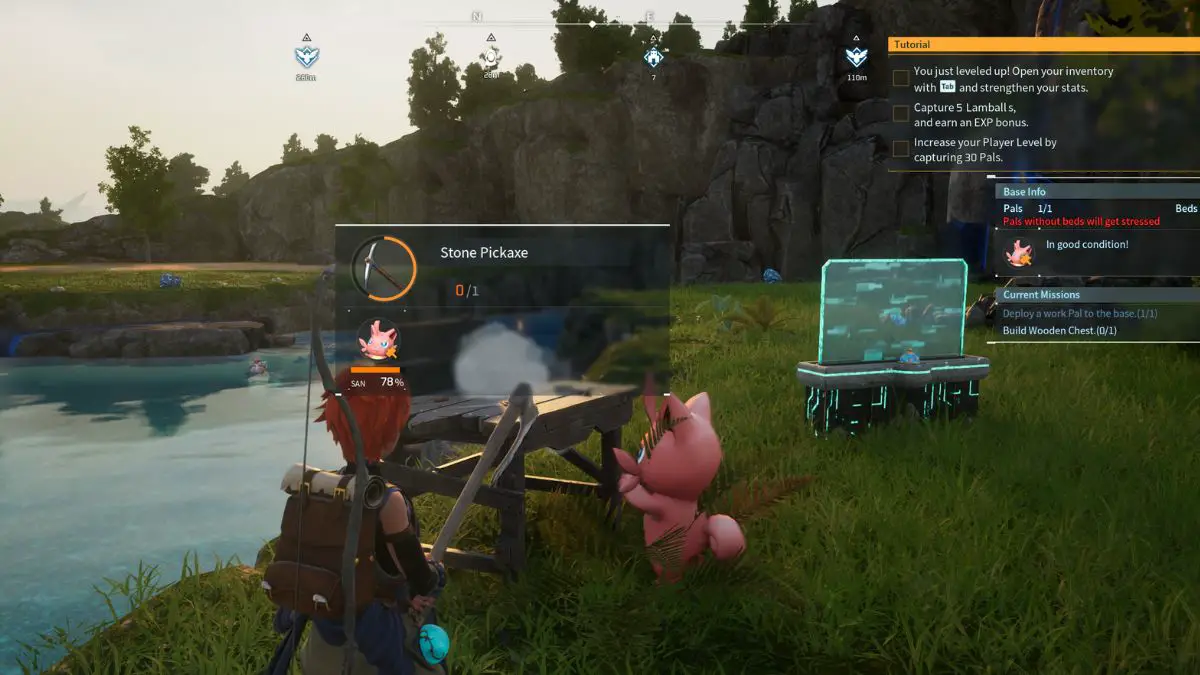1200x675 pixels.
Task: Select the 110m winged compass marker
Action: pyautogui.click(x=856, y=57)
